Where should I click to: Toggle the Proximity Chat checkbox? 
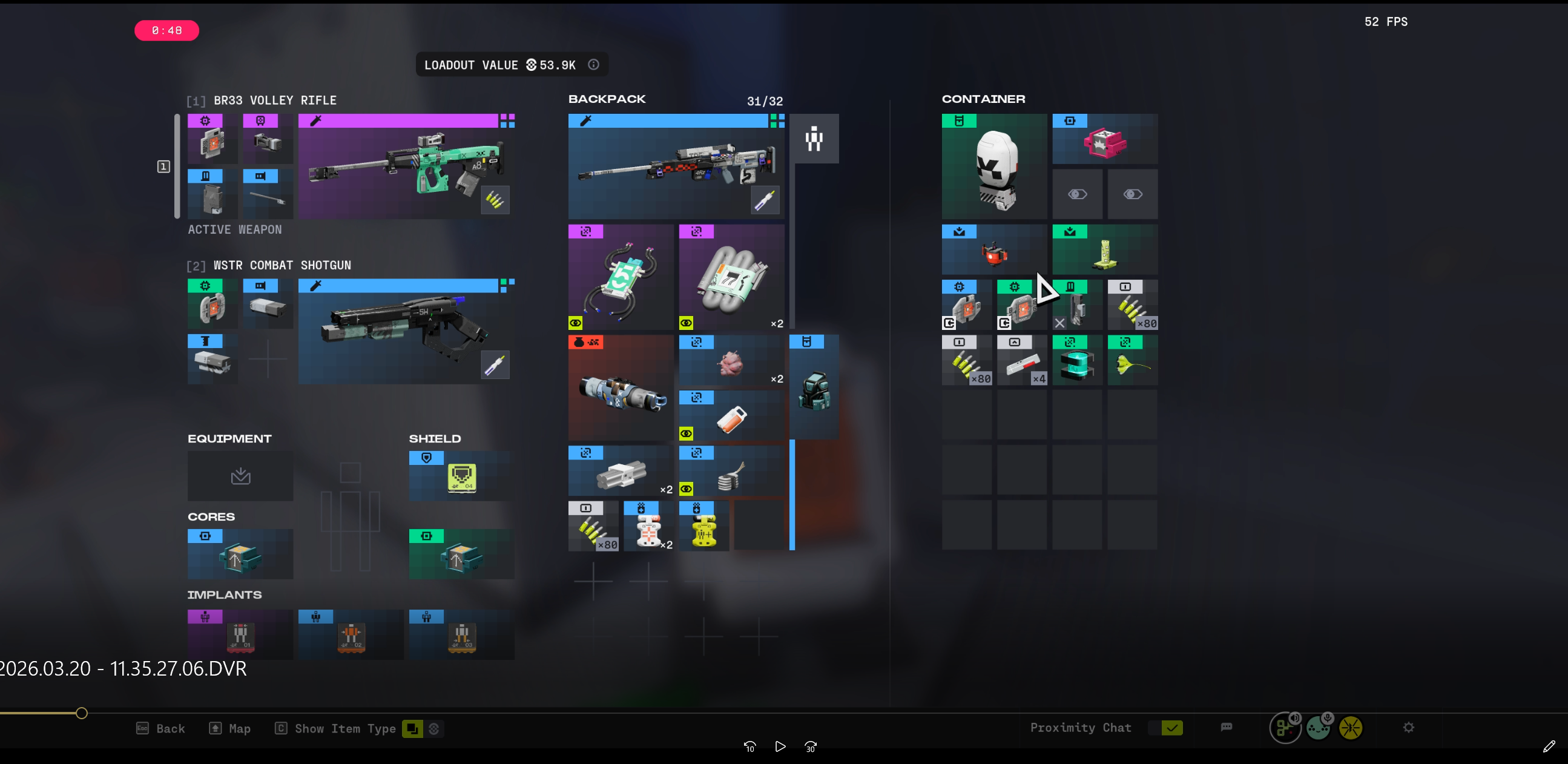(1171, 728)
